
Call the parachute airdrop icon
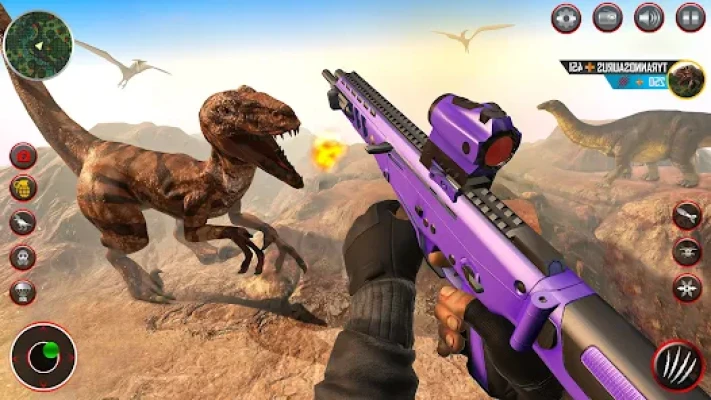coord(23,291)
